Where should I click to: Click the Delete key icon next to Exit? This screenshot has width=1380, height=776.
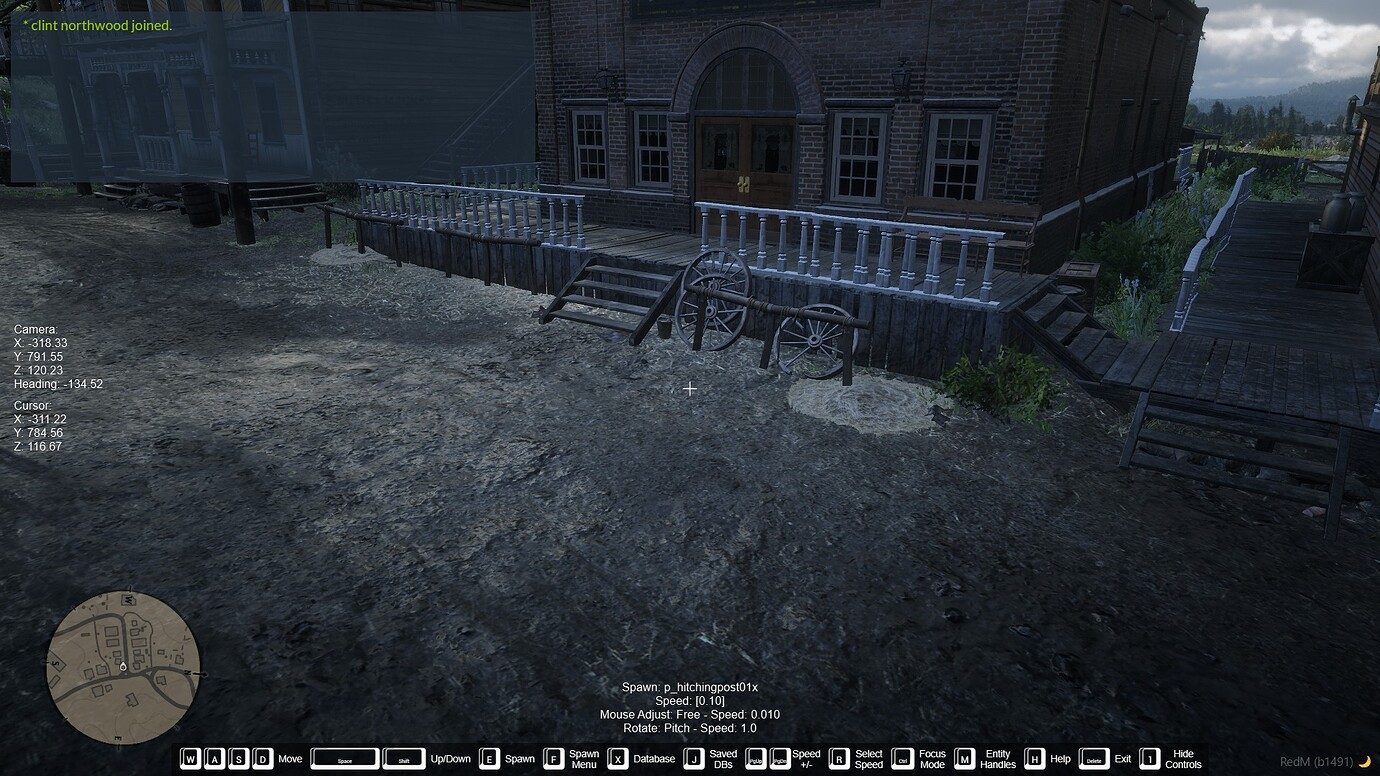point(1096,758)
